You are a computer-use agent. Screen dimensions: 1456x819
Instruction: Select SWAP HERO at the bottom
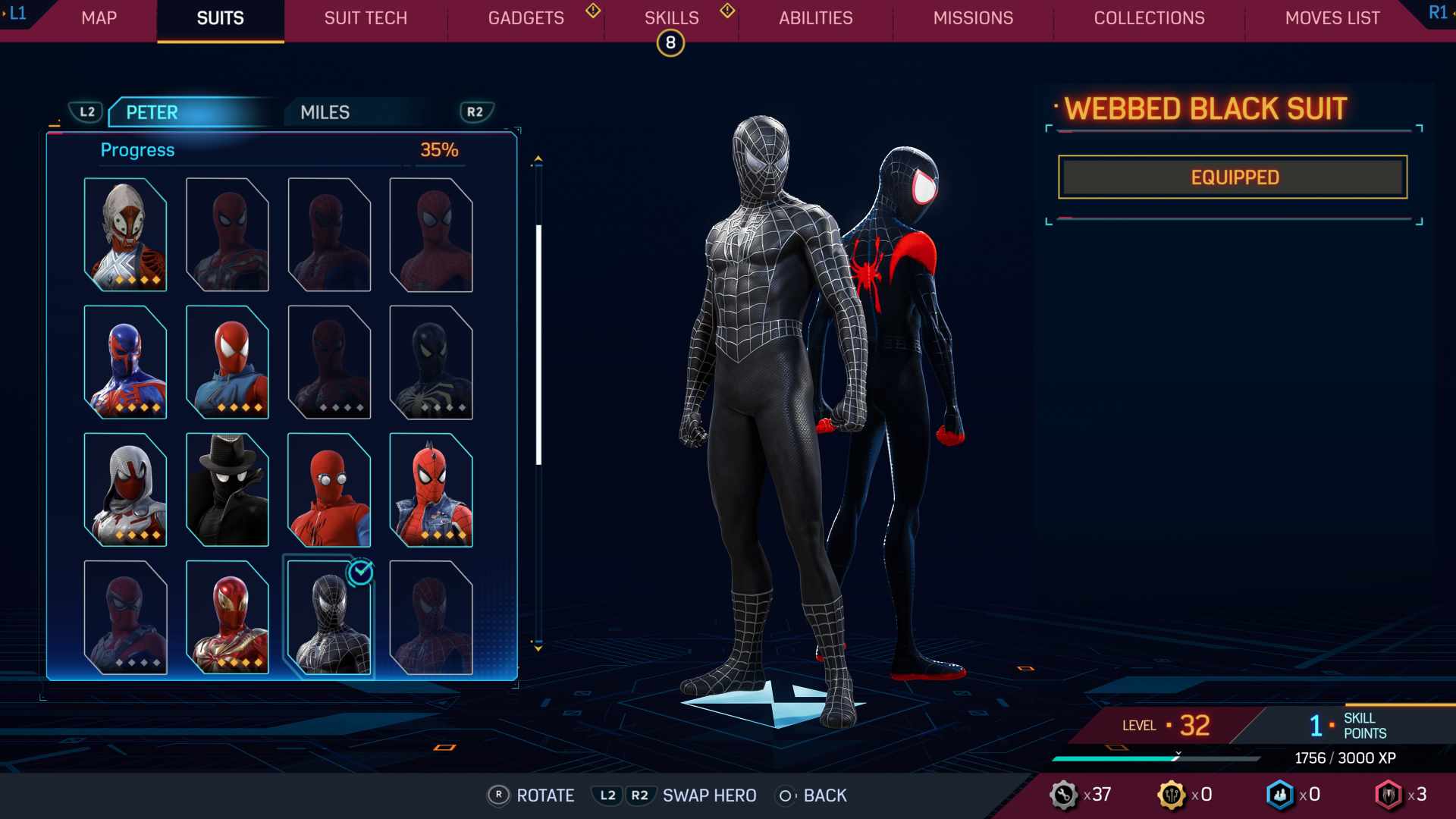708,795
